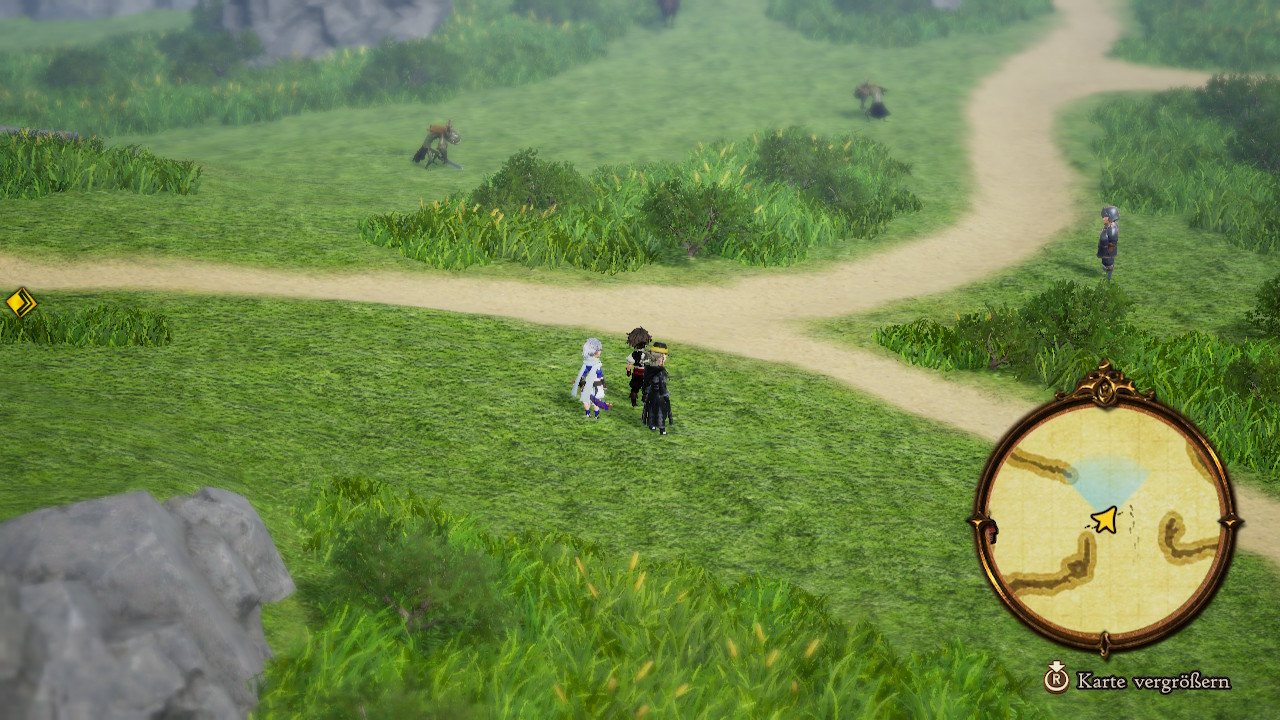1280x720 pixels.
Task: Select the yellow player arrow on minimap
Action: click(x=1104, y=519)
